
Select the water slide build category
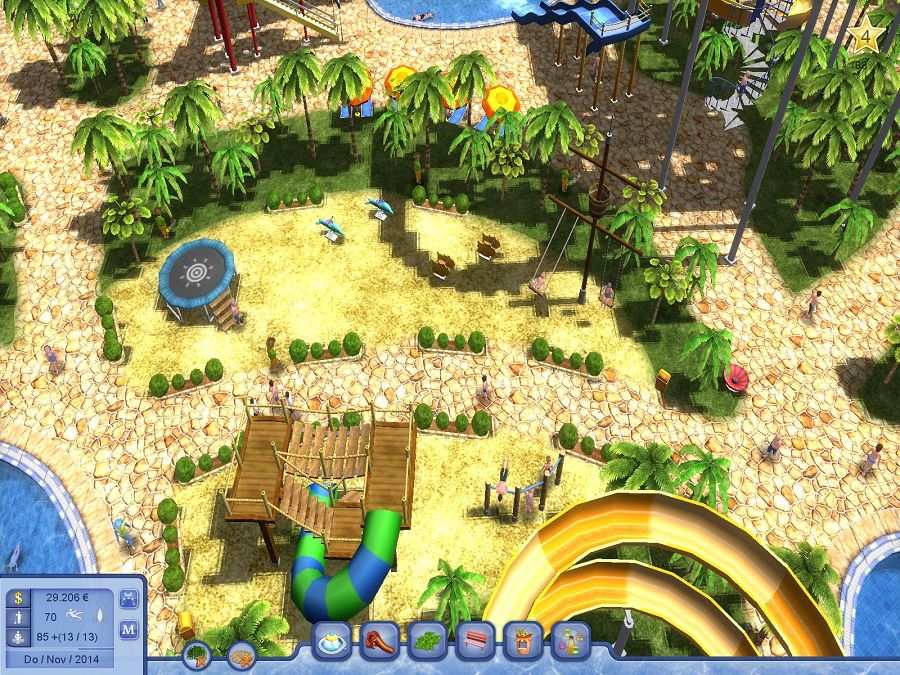[380, 640]
